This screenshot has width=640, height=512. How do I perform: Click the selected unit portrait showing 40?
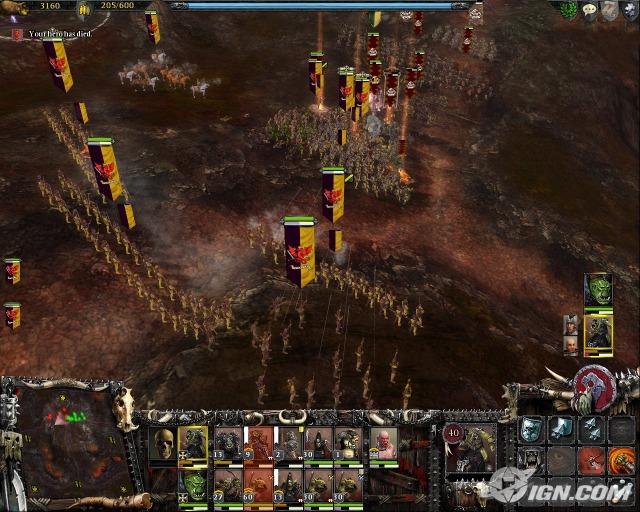click(470, 448)
